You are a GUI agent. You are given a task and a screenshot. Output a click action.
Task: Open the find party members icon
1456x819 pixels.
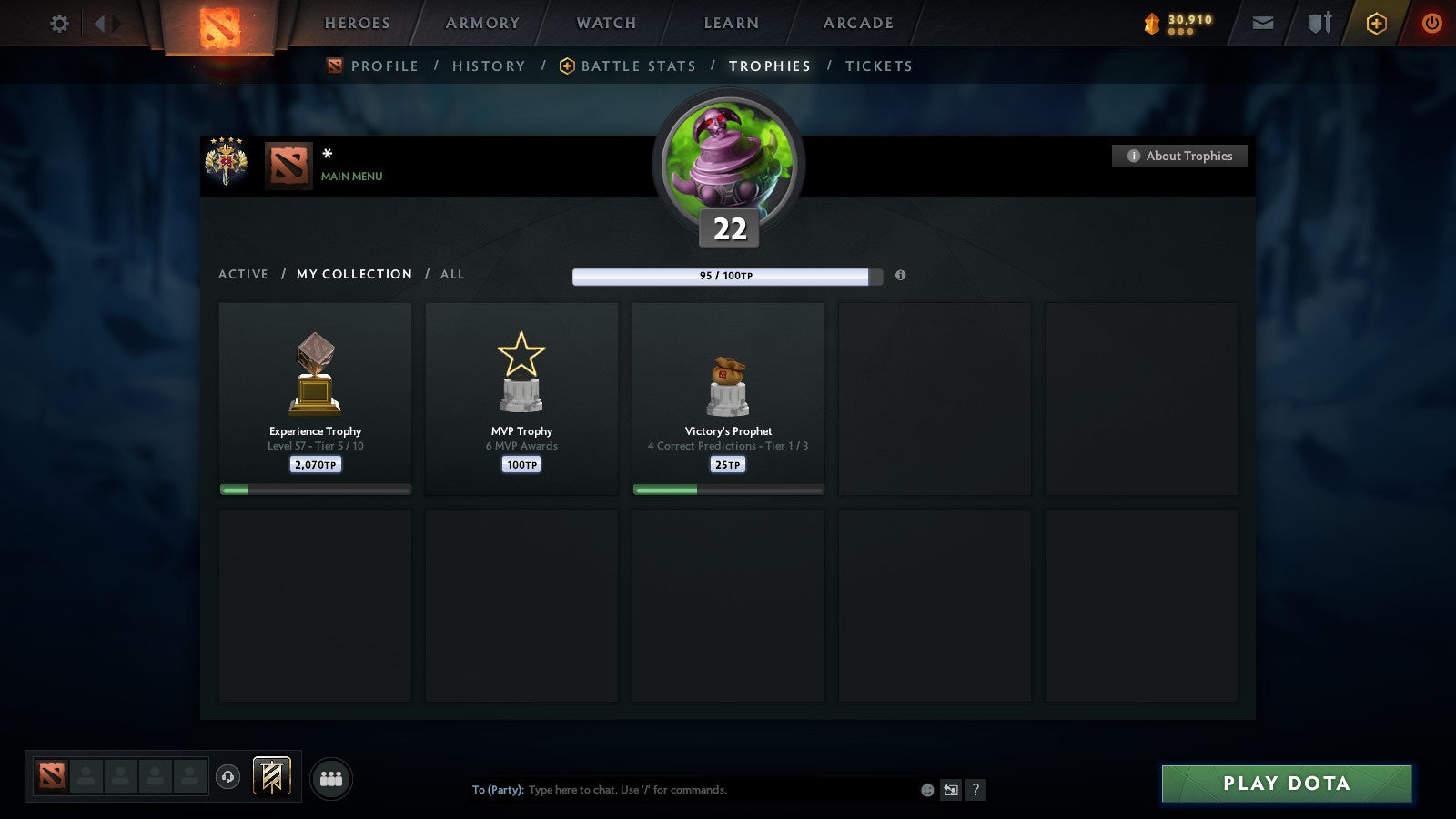pyautogui.click(x=331, y=778)
